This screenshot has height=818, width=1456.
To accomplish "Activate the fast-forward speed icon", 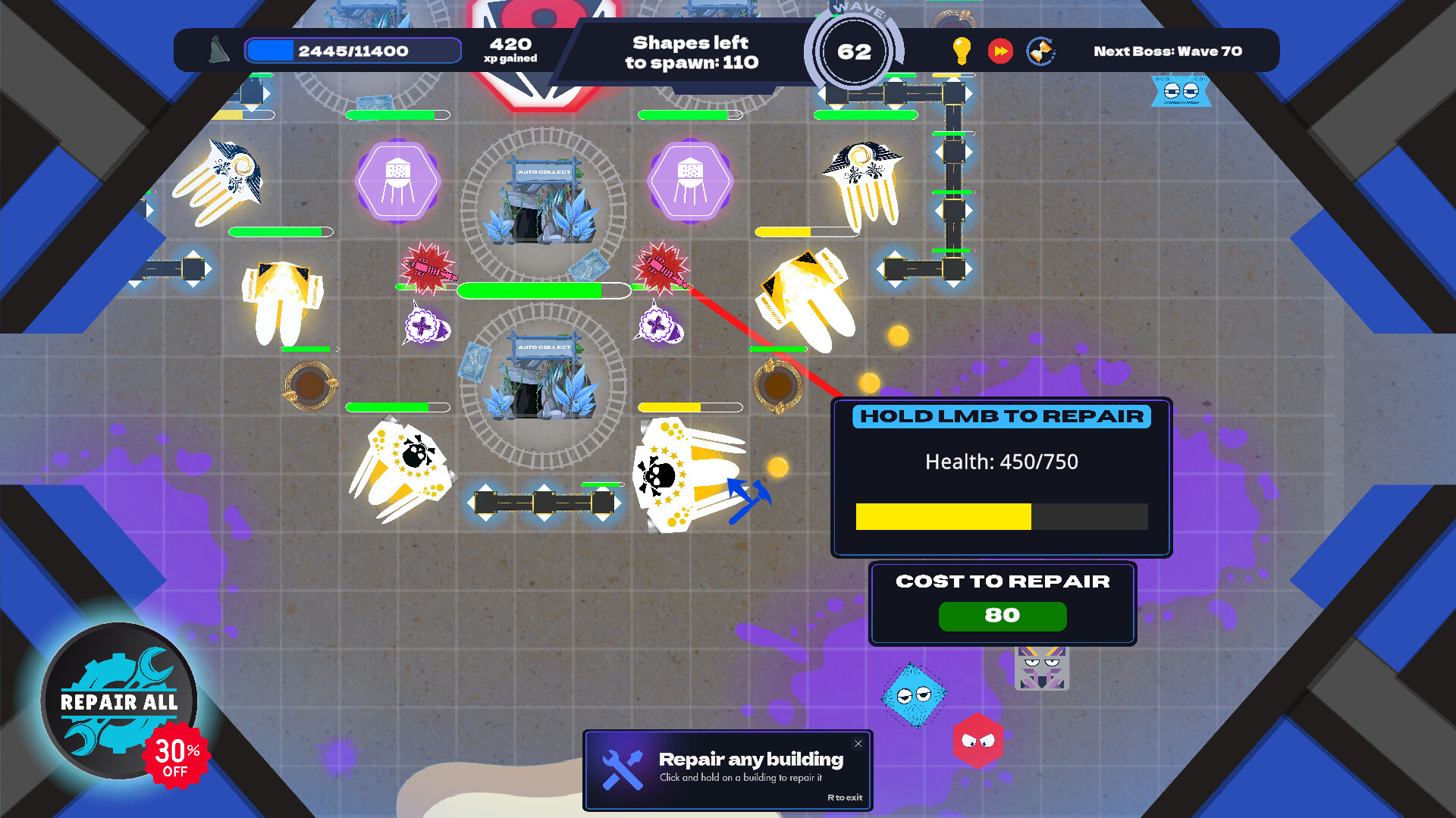I will tap(1001, 52).
